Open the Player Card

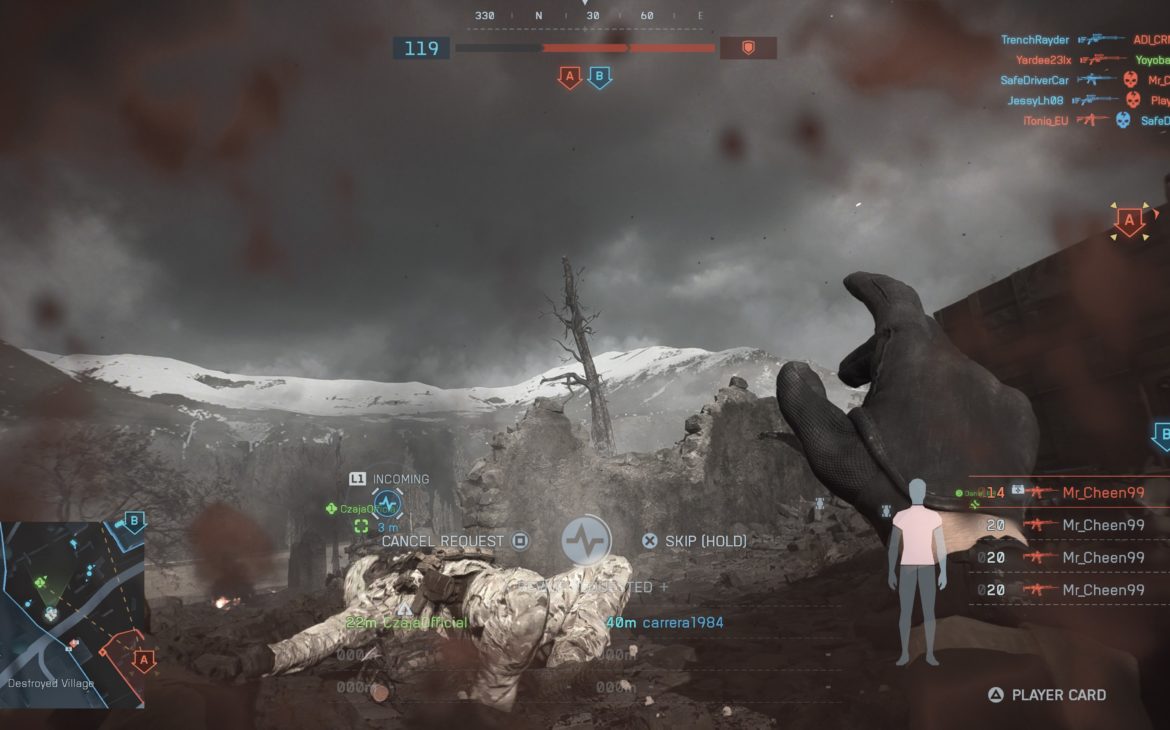click(x=1048, y=695)
